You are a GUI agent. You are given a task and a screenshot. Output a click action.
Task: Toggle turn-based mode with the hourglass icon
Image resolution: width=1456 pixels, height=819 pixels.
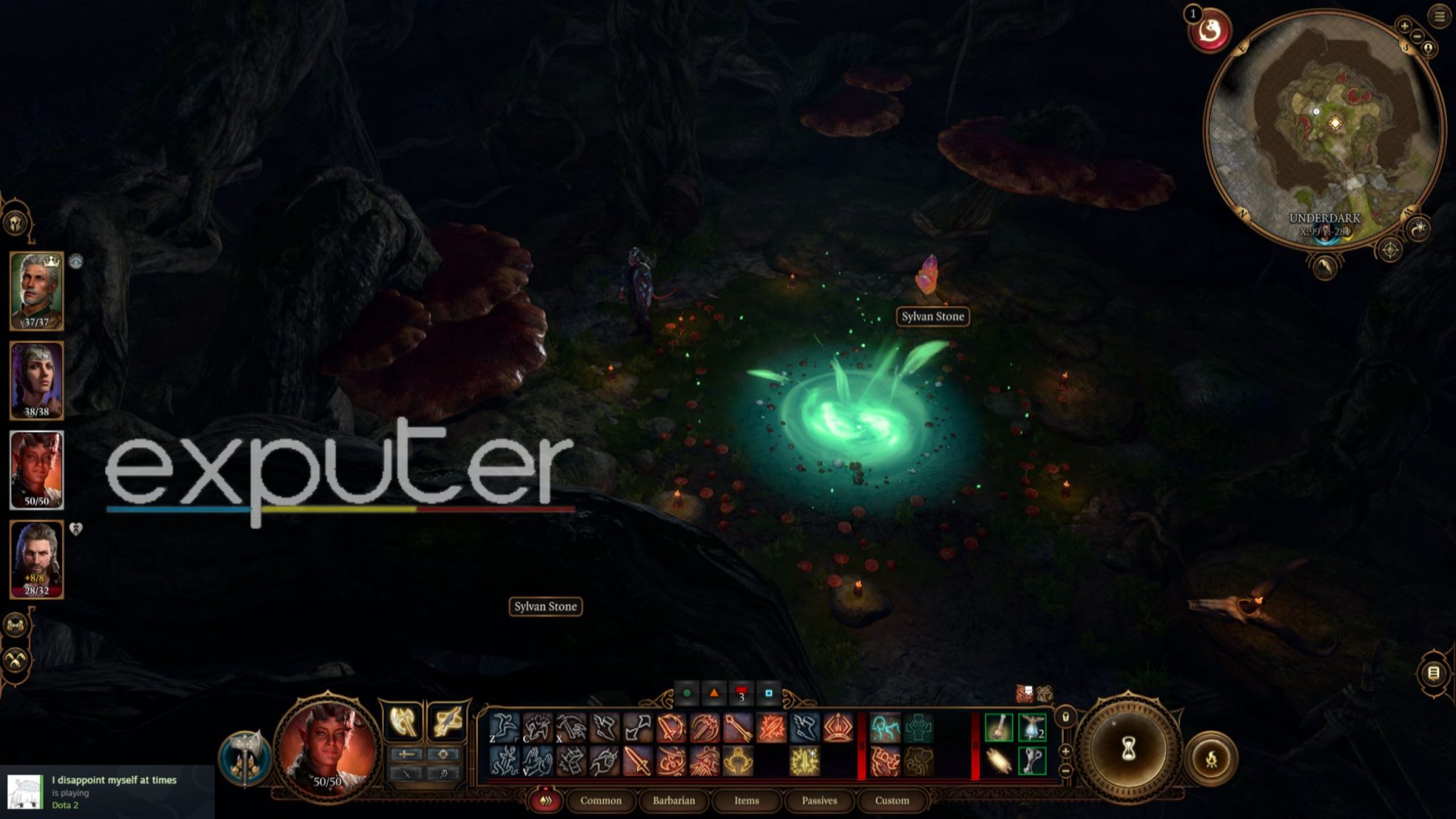pos(1128,749)
